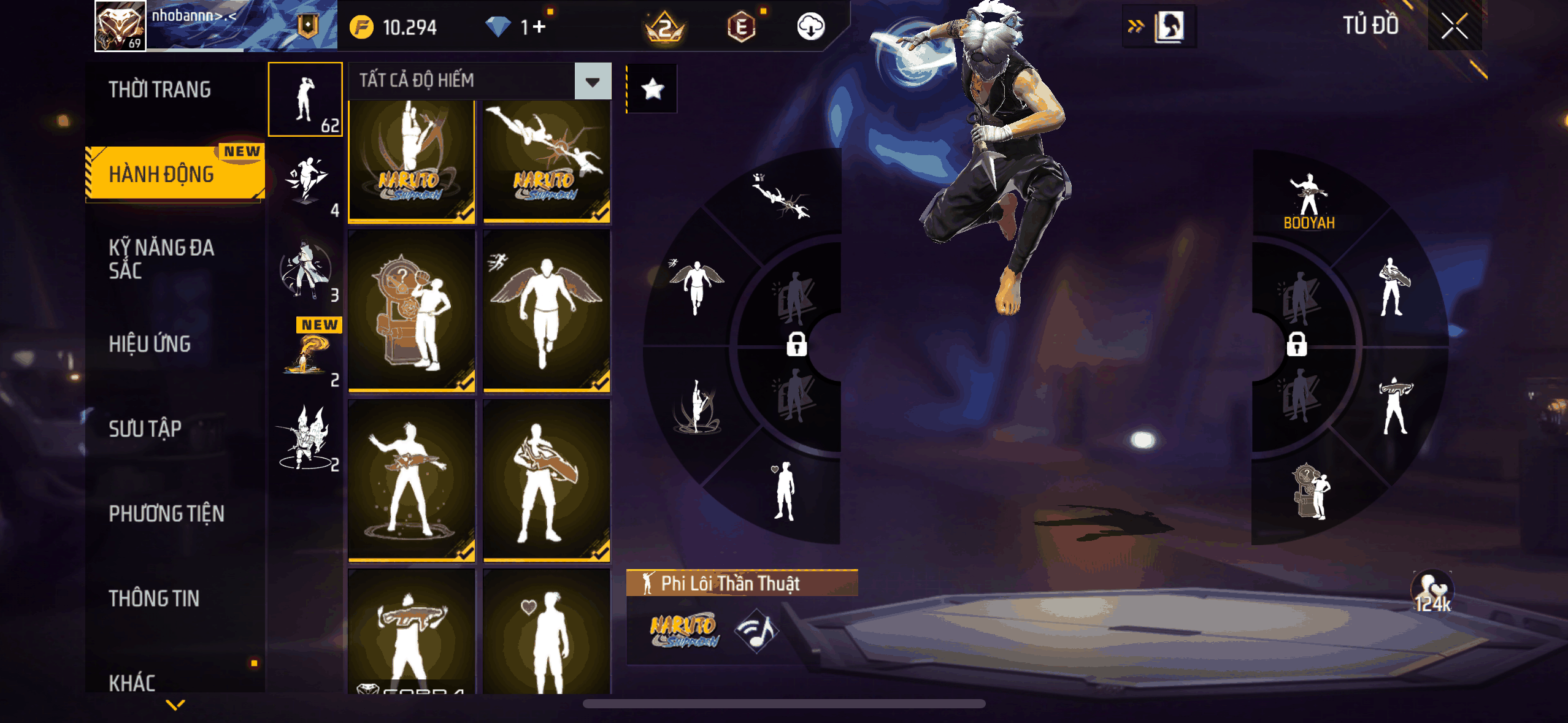Select the arcade machine emote thumbnail

pos(412,310)
